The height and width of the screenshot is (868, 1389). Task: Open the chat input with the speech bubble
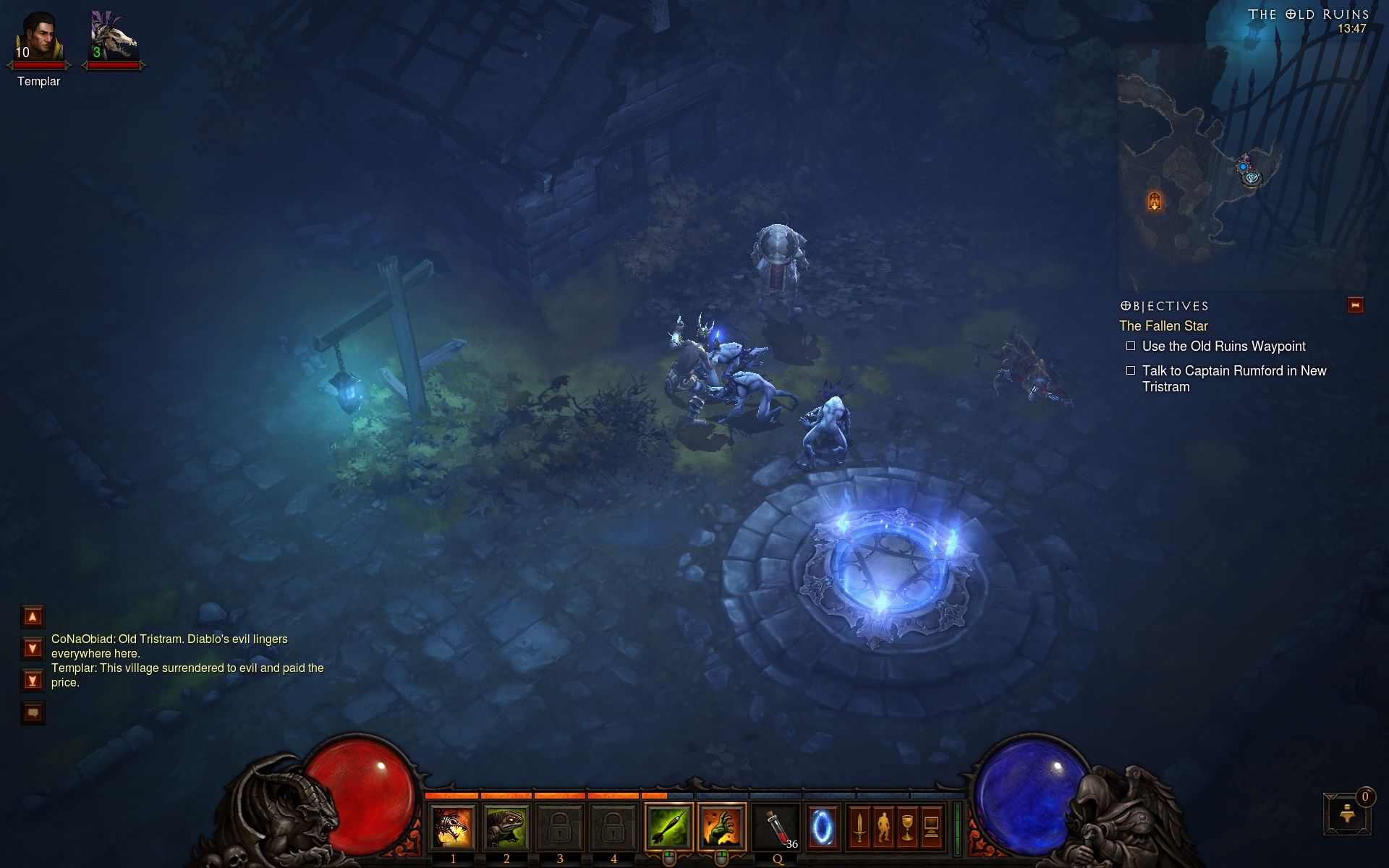[33, 713]
